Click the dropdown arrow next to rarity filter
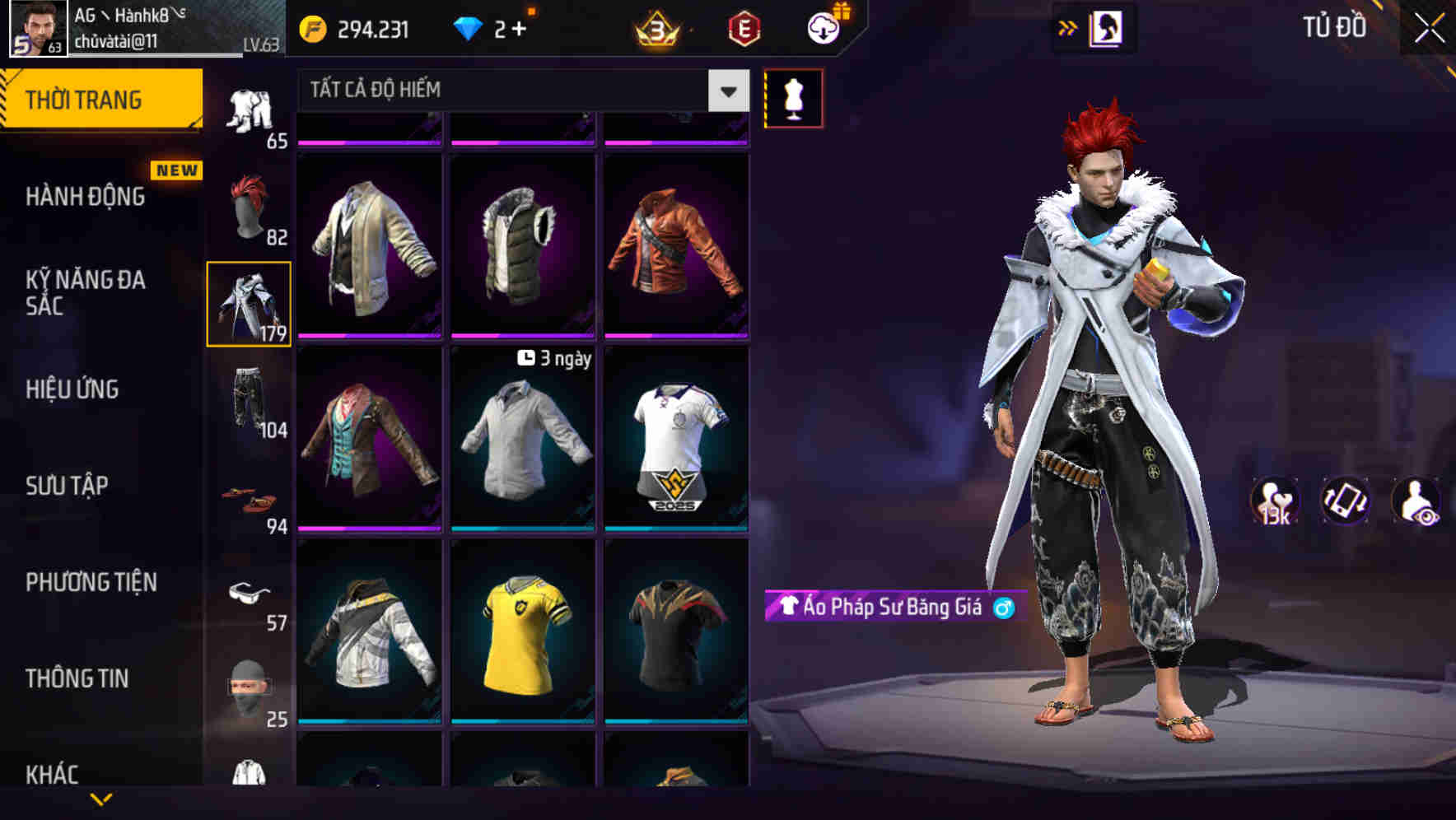Viewport: 1456px width, 820px height. 727,91
